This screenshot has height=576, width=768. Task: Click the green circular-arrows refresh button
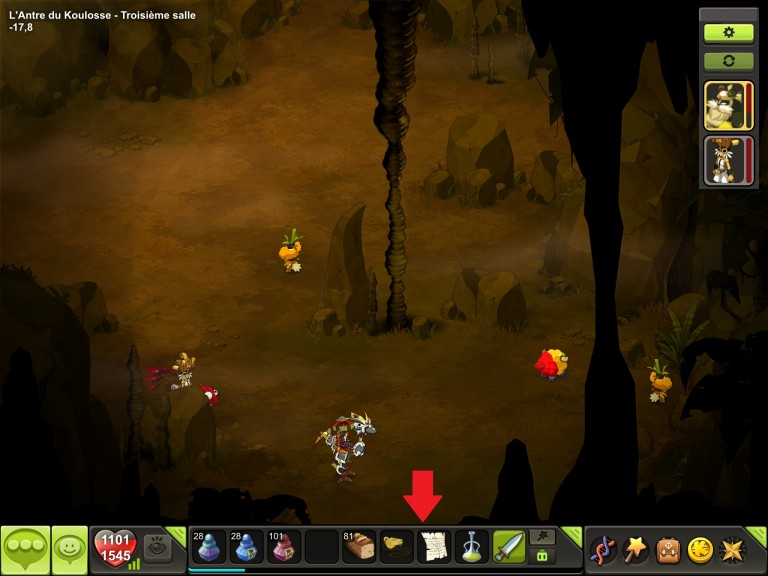point(728,60)
